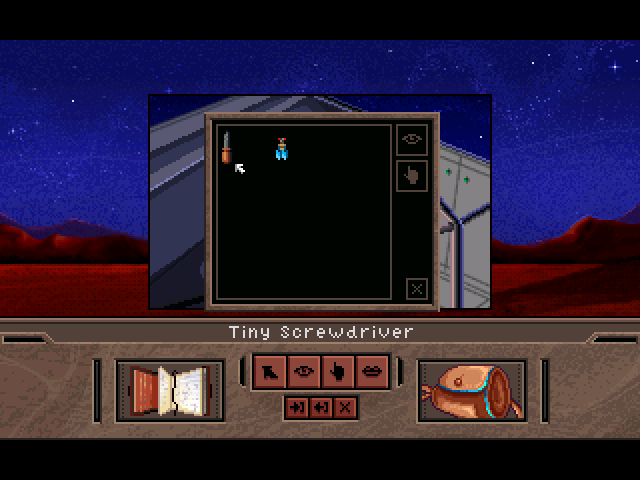
Task: Close the inventory window with the X
Action: pyautogui.click(x=417, y=289)
